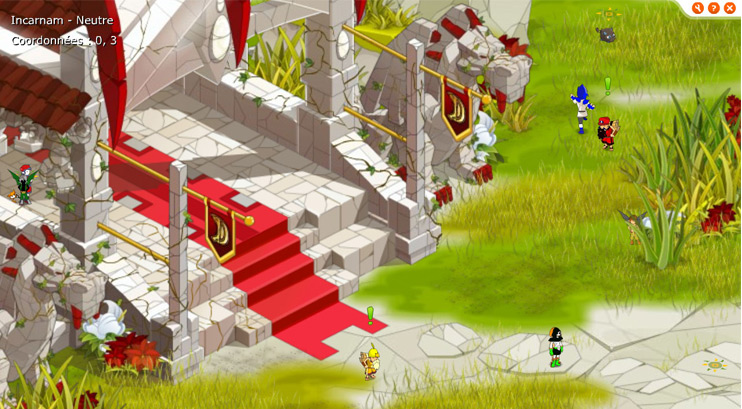Close the game with the orange X
The width and height of the screenshot is (742, 409).
[730, 8]
